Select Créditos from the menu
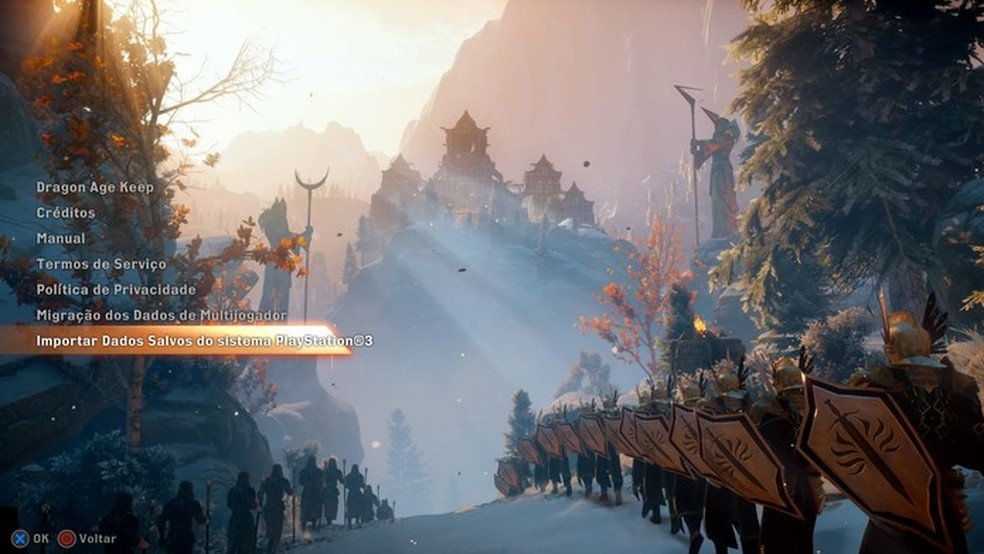Viewport: 984px width, 554px height. 66,213
